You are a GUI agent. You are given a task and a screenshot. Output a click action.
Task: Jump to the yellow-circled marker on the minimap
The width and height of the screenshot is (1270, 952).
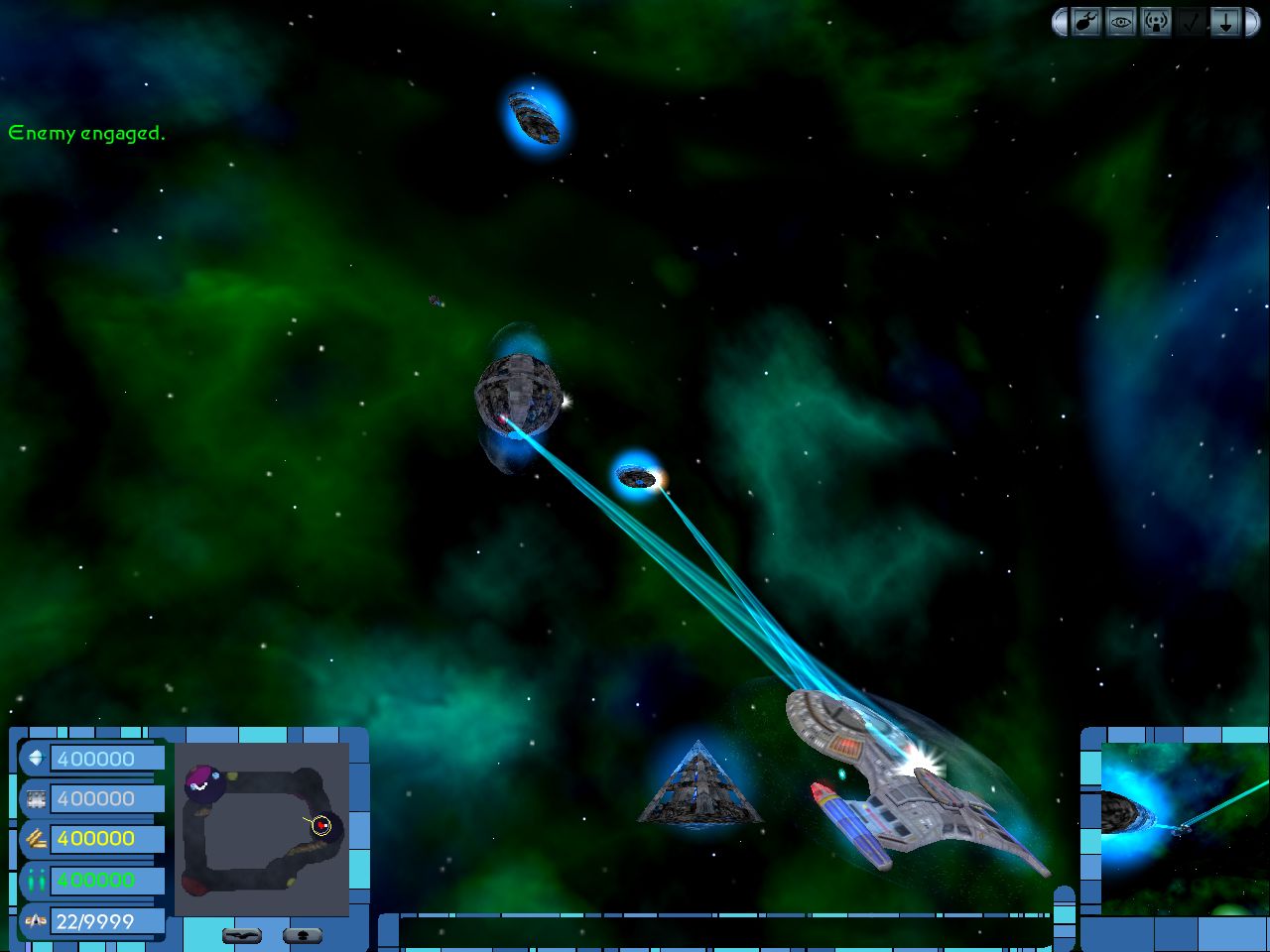320,824
